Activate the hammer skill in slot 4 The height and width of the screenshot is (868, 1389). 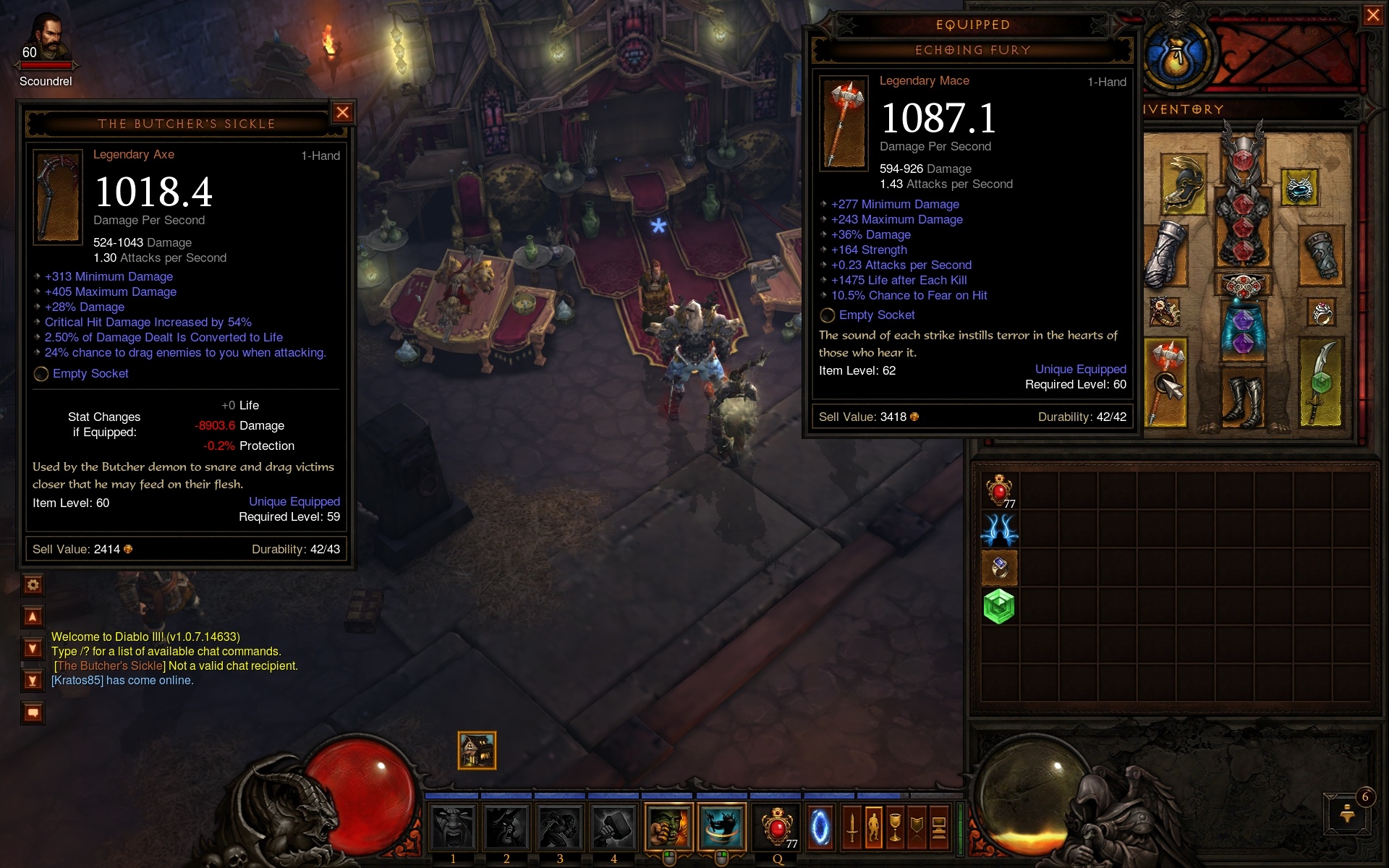pyautogui.click(x=613, y=827)
